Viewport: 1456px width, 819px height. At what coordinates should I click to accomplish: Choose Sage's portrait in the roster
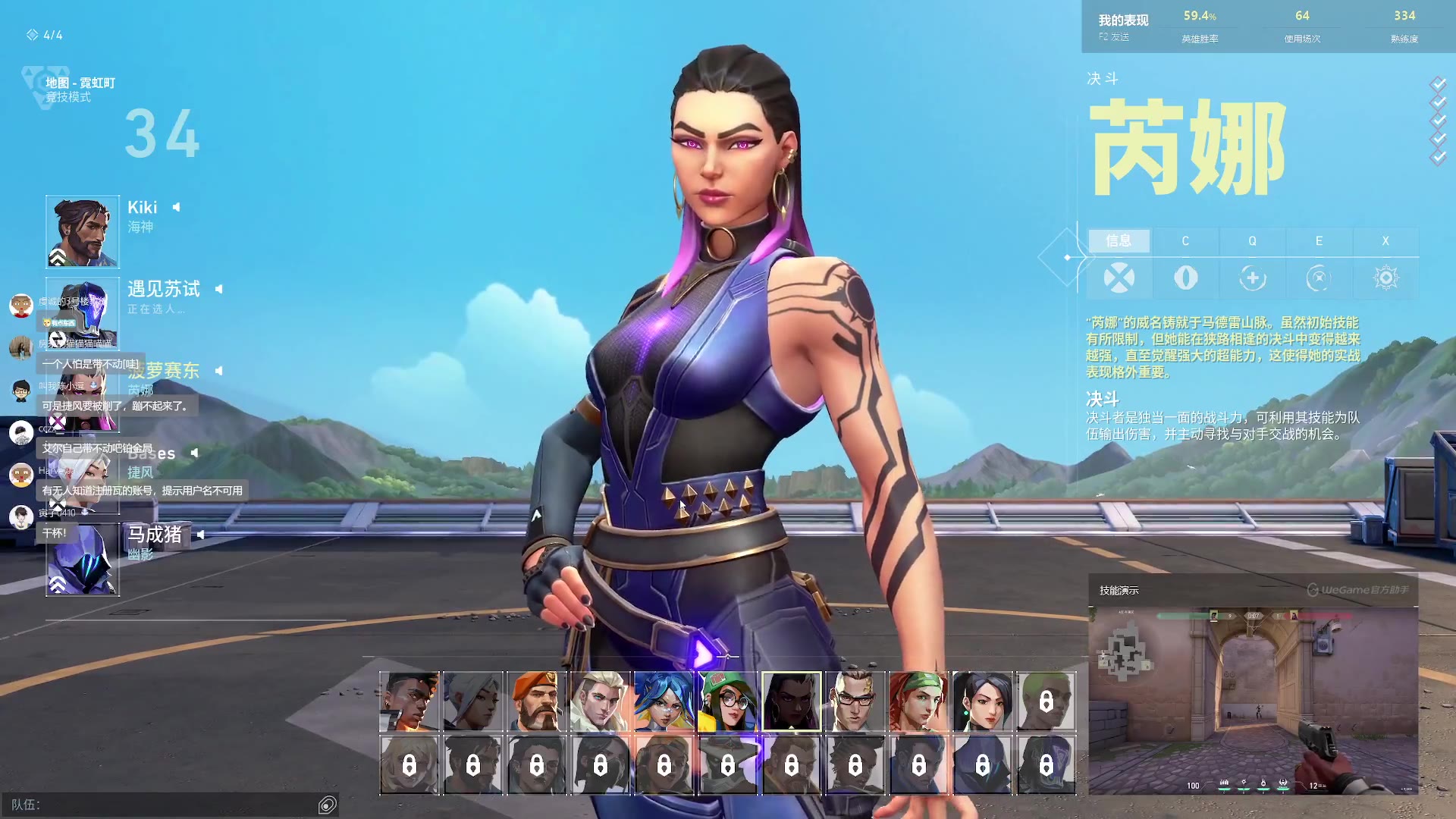tap(982, 701)
